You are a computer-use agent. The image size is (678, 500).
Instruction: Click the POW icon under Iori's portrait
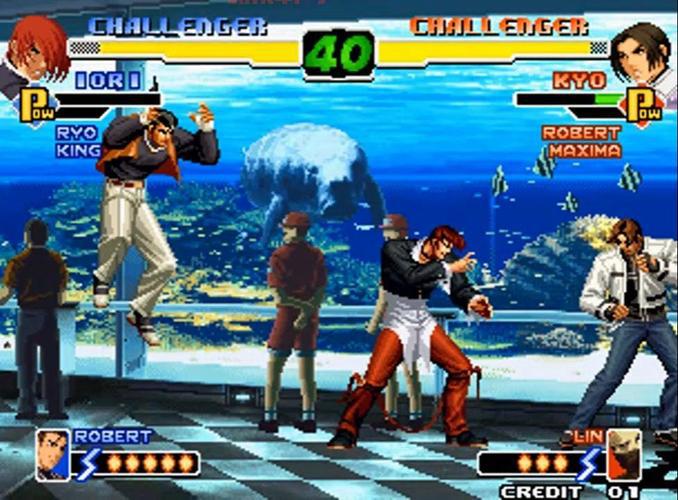click(36, 104)
